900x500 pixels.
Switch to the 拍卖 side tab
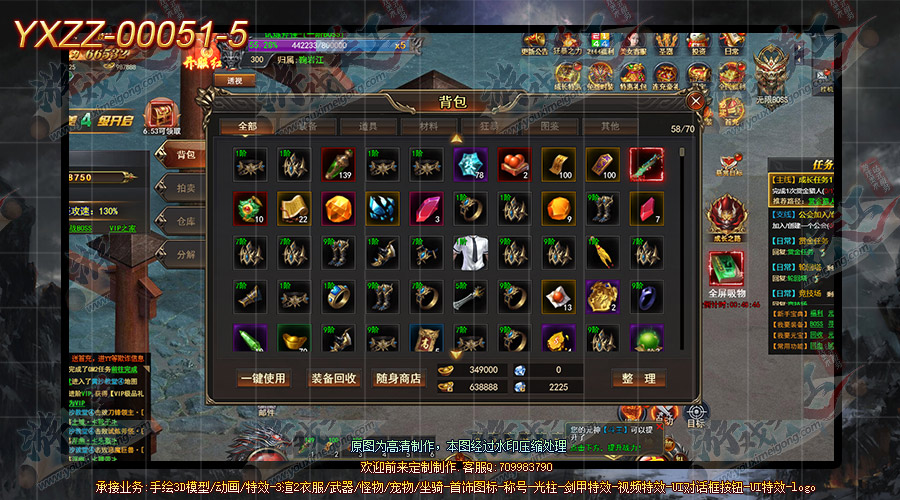point(185,187)
